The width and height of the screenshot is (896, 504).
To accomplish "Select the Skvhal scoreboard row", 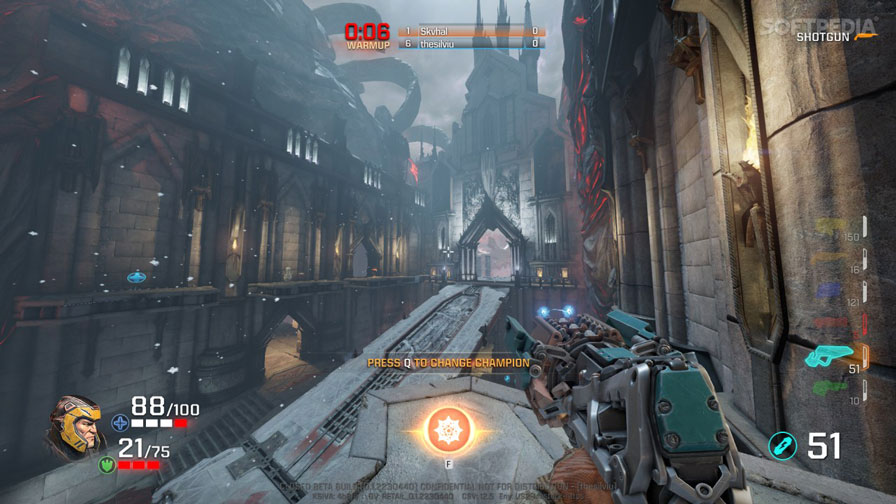I will coord(470,32).
